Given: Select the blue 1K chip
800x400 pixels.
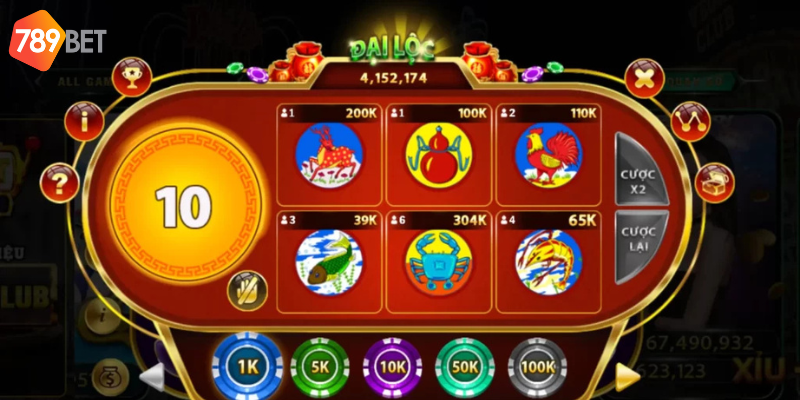Looking at the screenshot, I should tap(249, 367).
